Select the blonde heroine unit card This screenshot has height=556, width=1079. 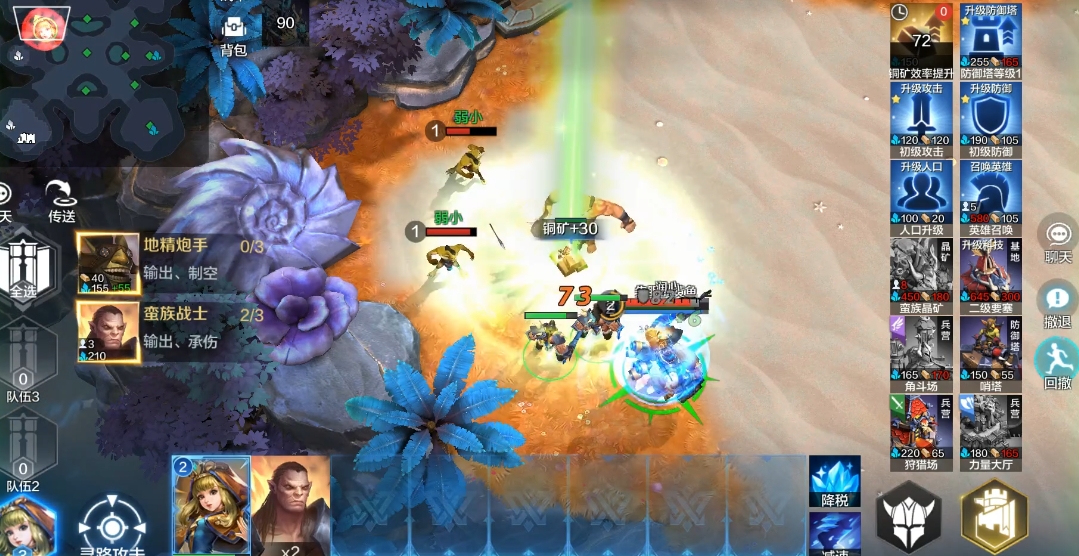pyautogui.click(x=211, y=504)
